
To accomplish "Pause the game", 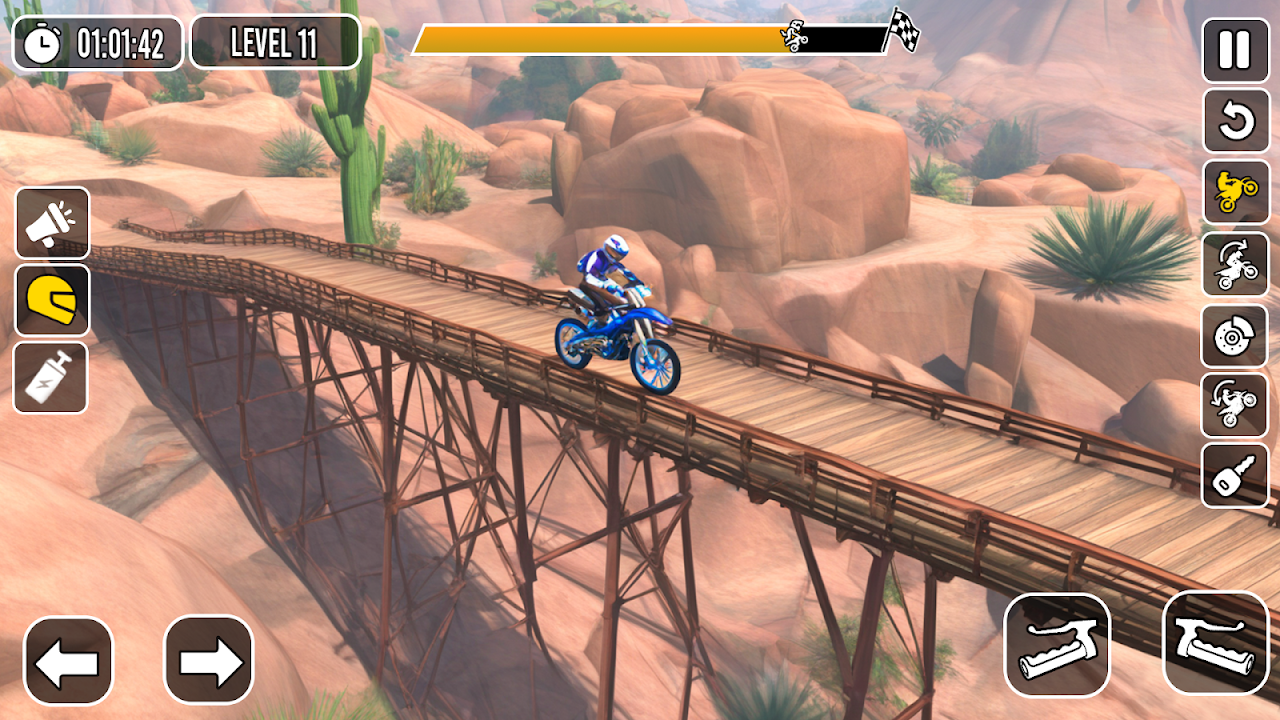I will click(x=1235, y=49).
